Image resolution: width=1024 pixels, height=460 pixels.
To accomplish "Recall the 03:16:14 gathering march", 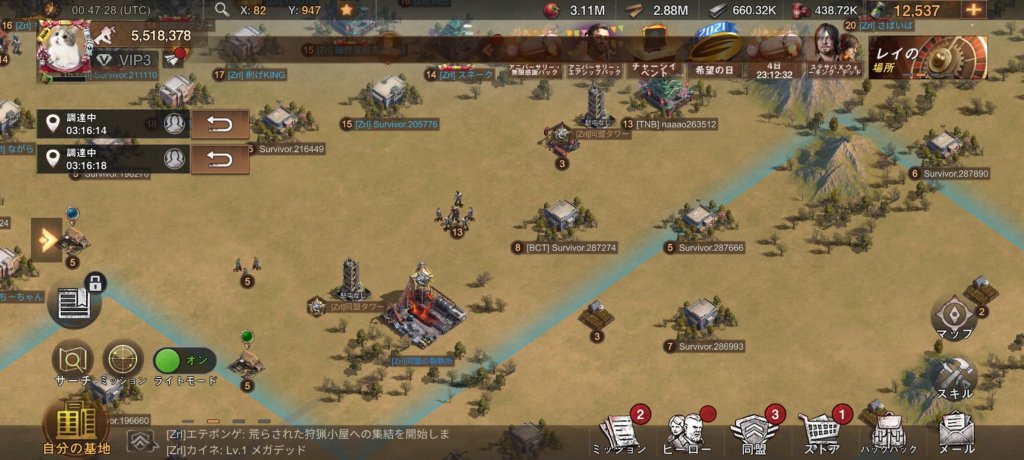I will [x=219, y=124].
